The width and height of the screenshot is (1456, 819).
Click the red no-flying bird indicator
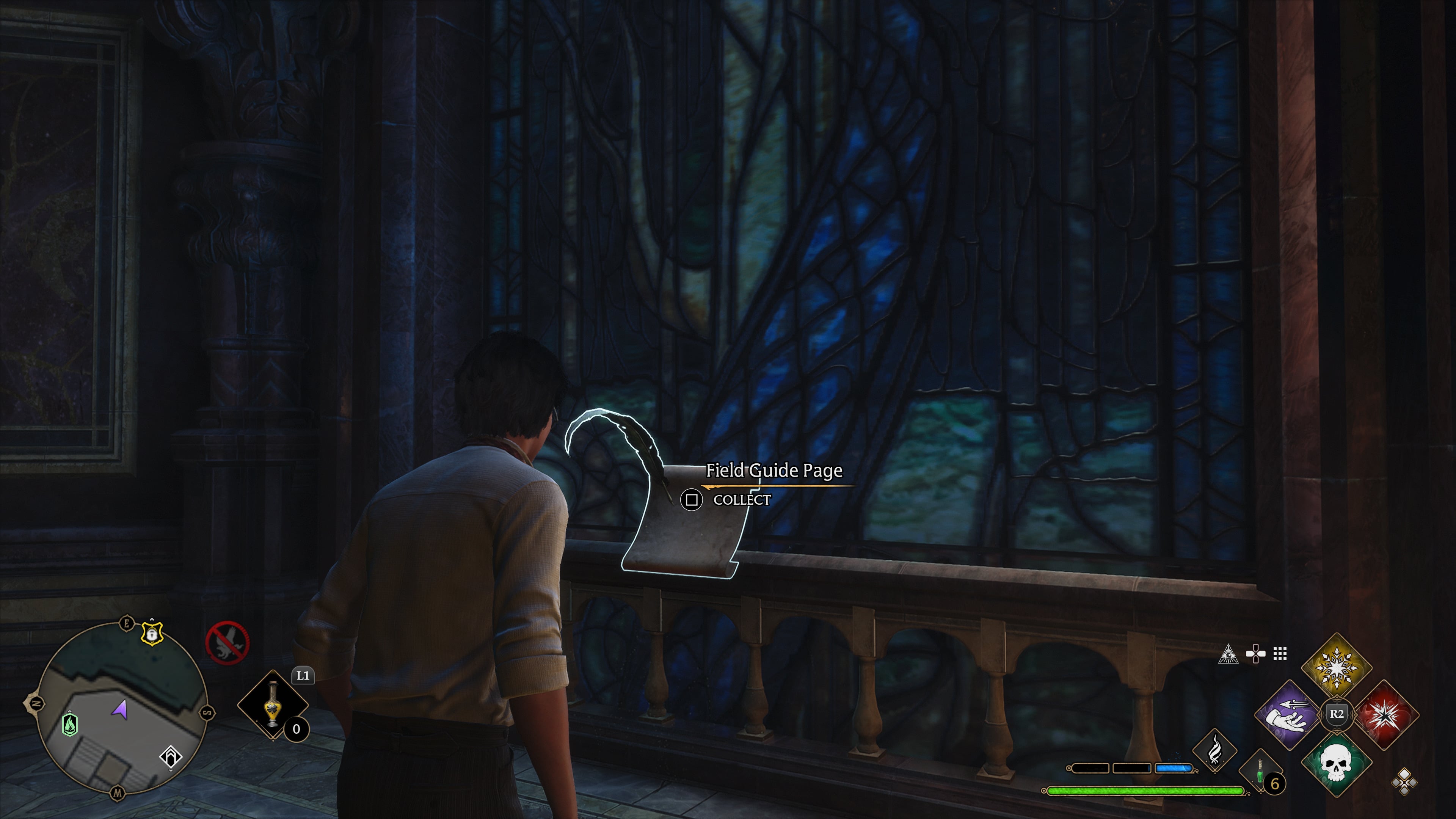pyautogui.click(x=227, y=643)
